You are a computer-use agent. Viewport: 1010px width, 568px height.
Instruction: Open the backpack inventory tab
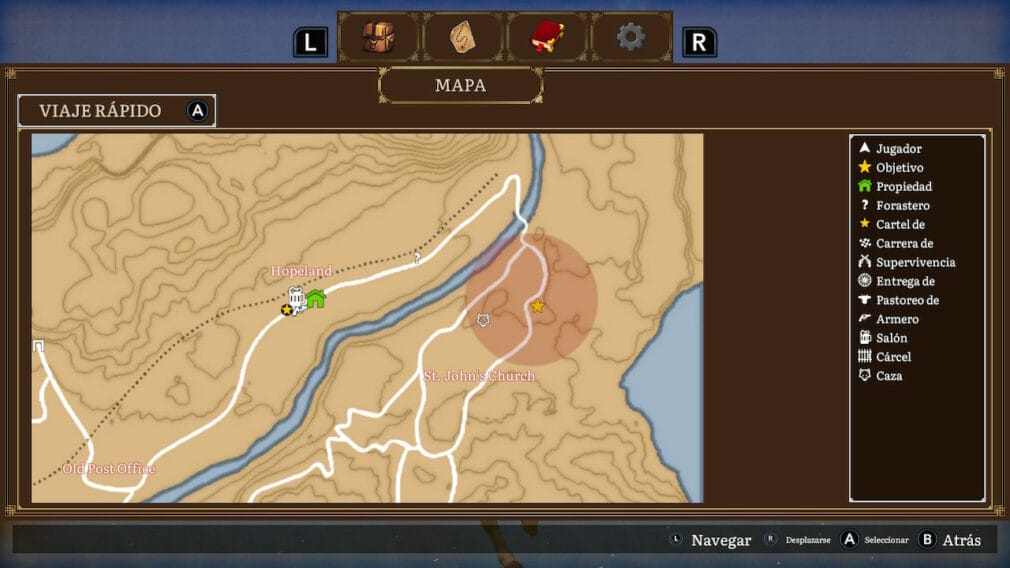tap(379, 38)
